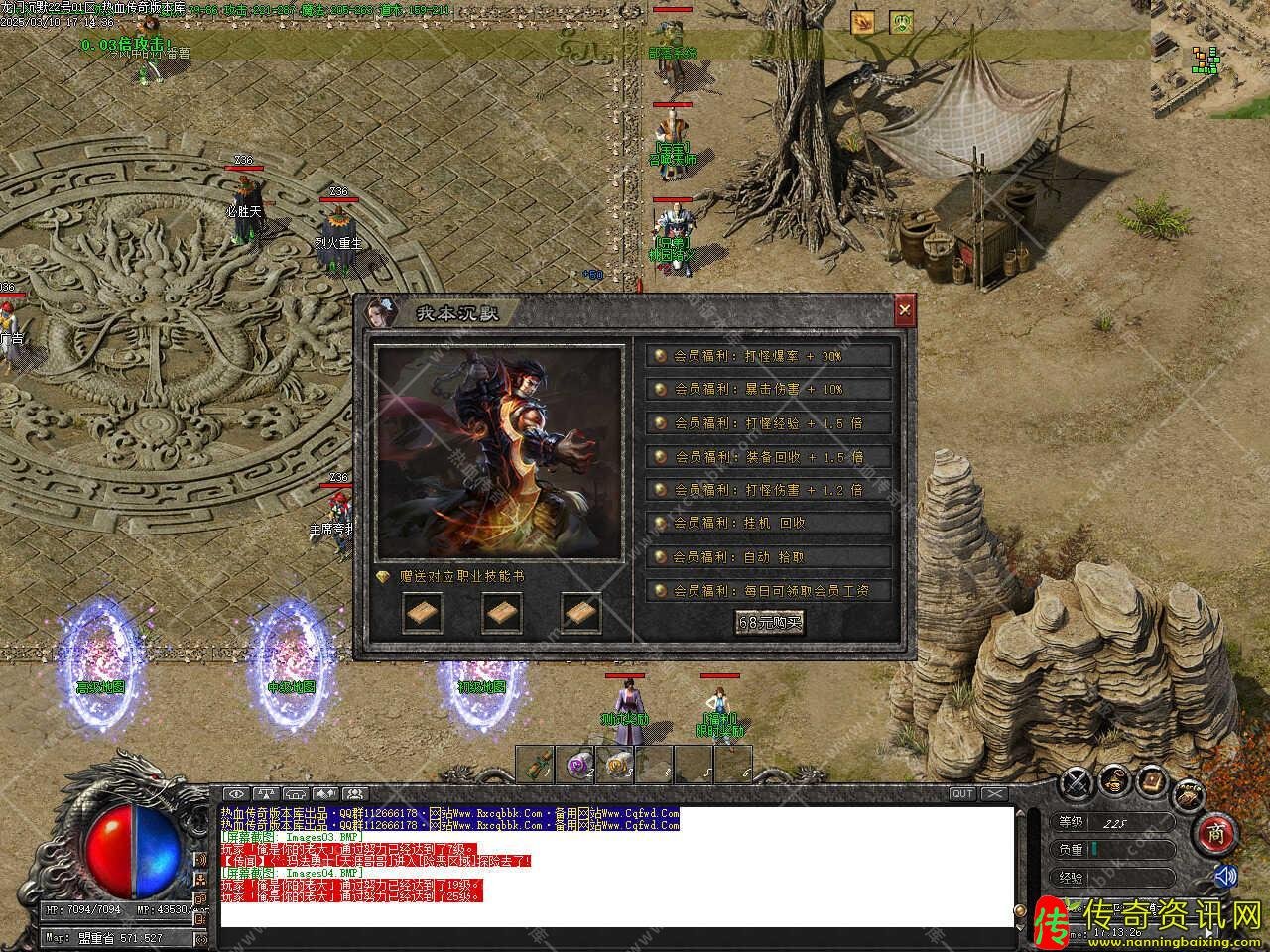The image size is (1270, 952).
Task: Toggle the blue speaker sound icon
Action: click(1226, 876)
